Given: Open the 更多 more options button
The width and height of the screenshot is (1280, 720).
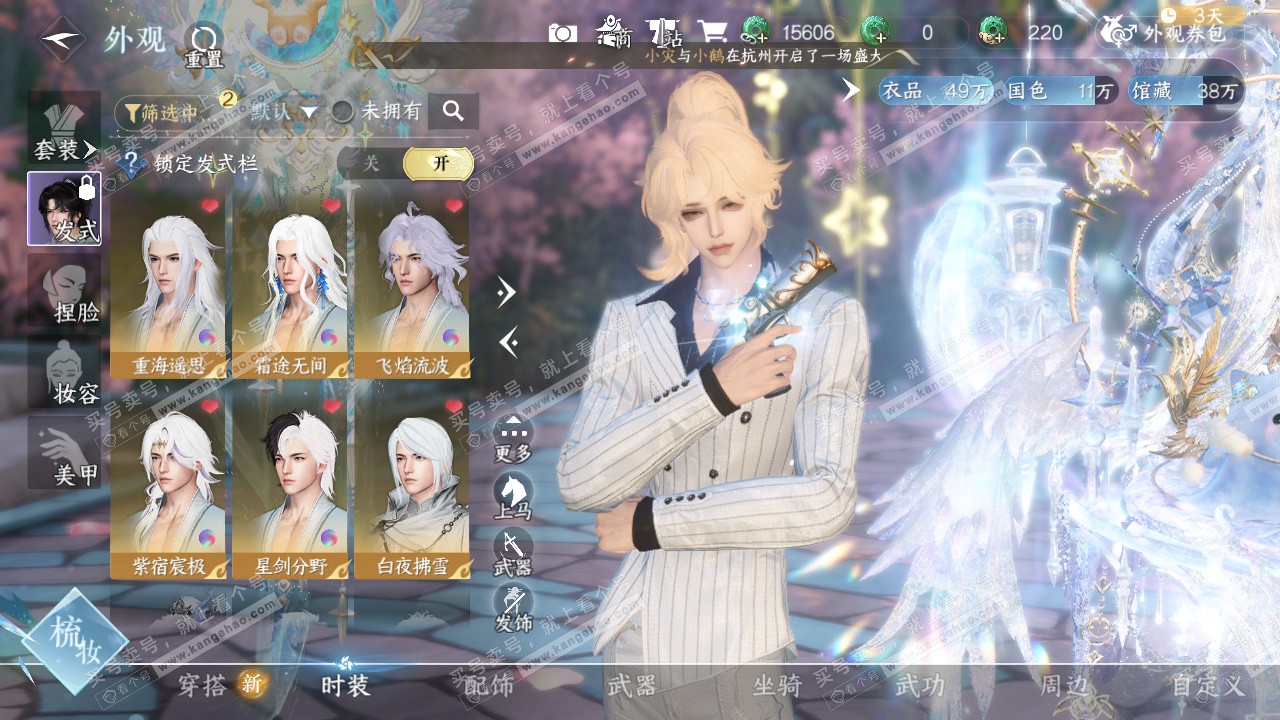Looking at the screenshot, I should pyautogui.click(x=513, y=438).
